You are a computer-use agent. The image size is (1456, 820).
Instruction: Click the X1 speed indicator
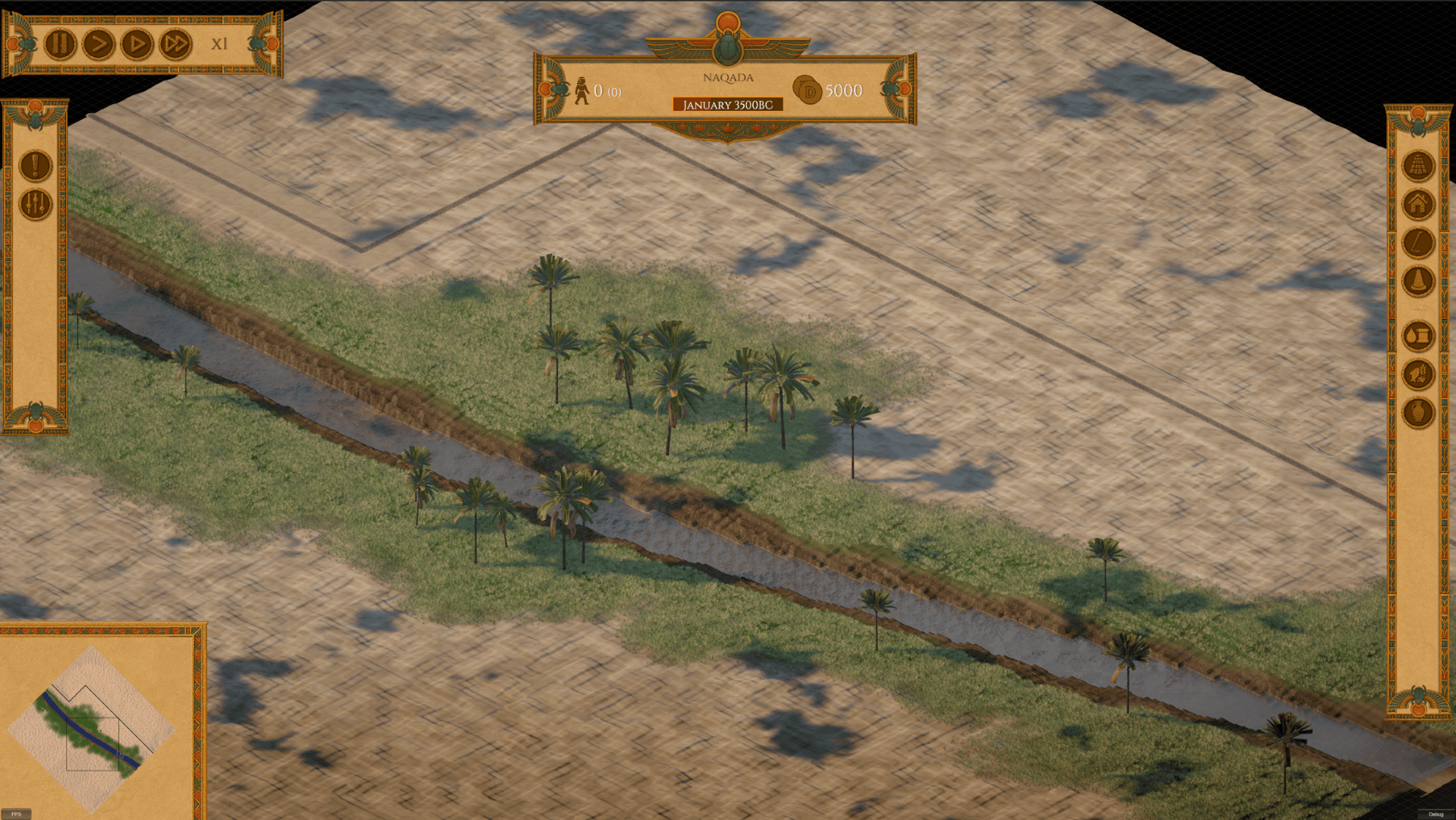[x=219, y=44]
